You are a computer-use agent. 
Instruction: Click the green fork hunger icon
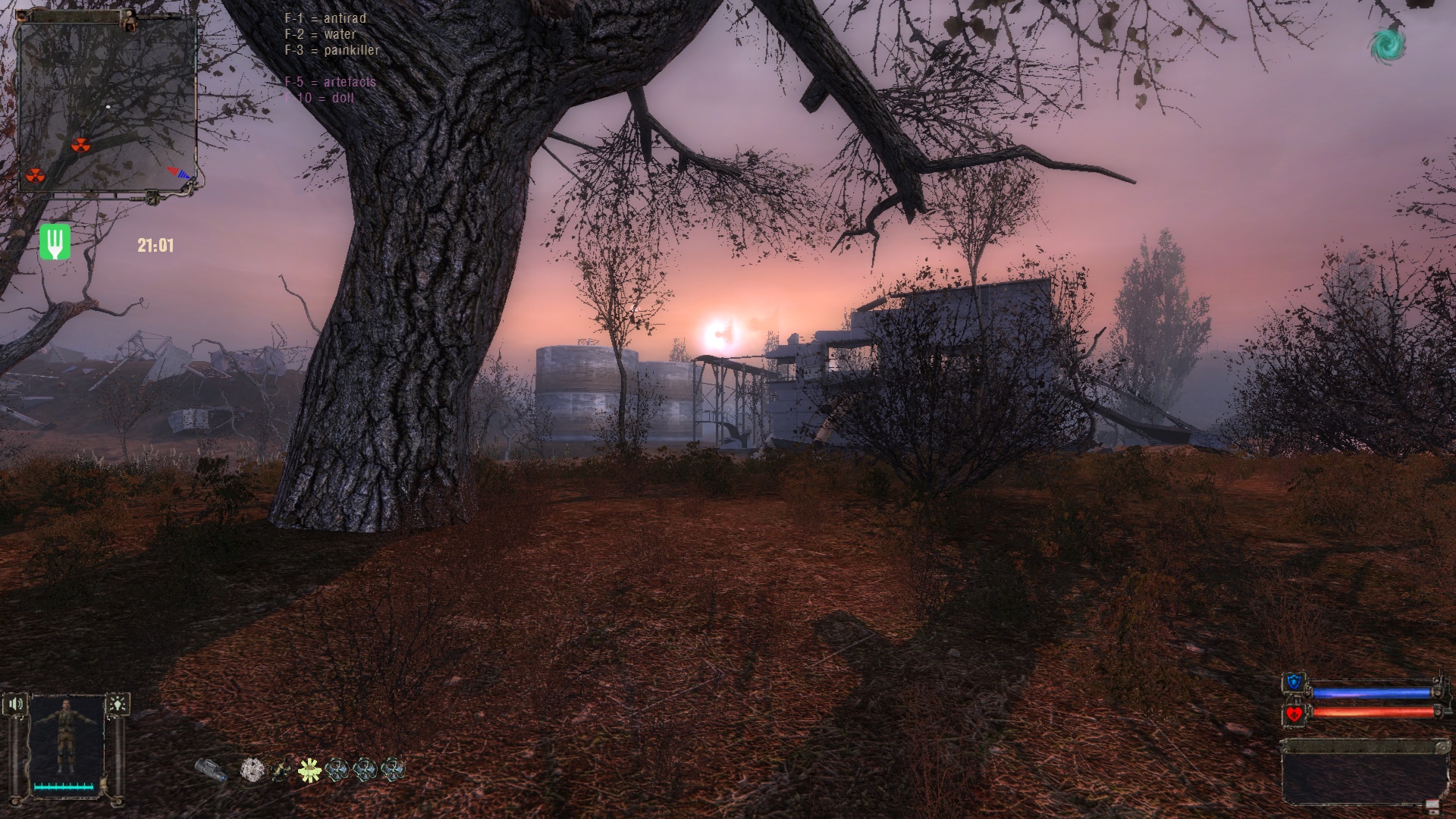[55, 242]
